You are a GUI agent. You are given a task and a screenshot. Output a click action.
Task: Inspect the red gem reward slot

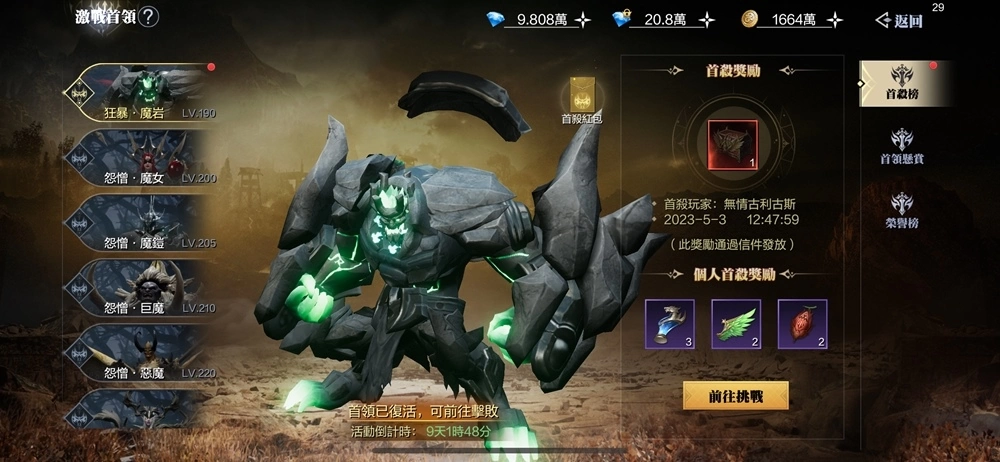[x=802, y=324]
